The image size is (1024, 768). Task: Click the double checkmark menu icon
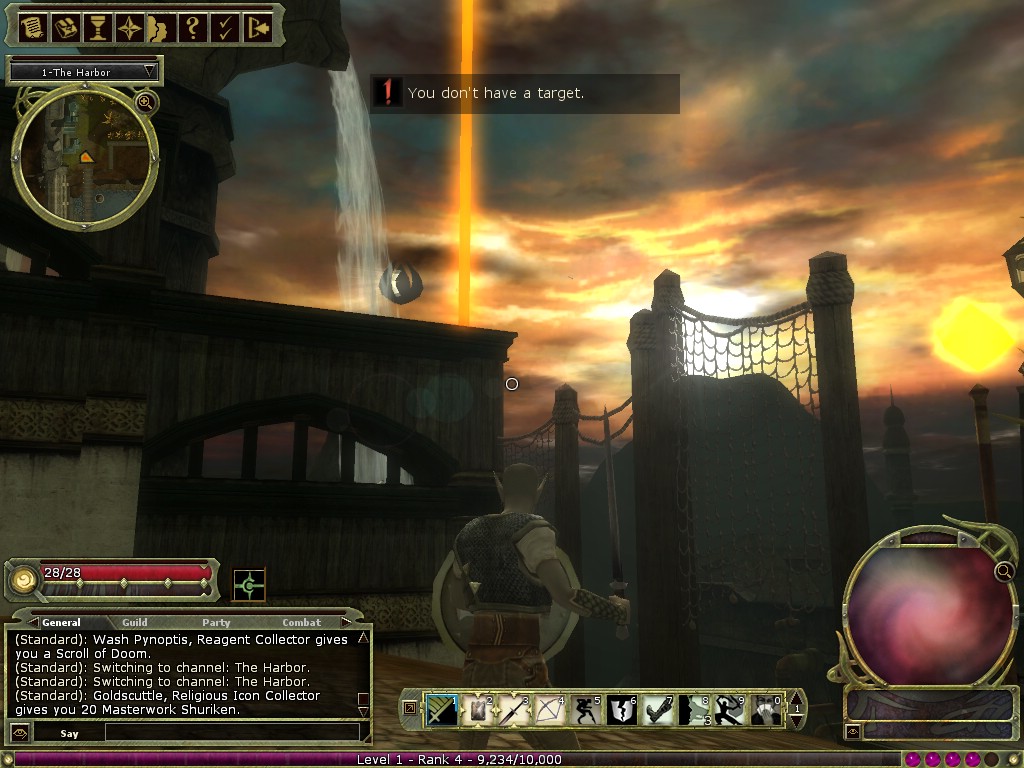225,27
